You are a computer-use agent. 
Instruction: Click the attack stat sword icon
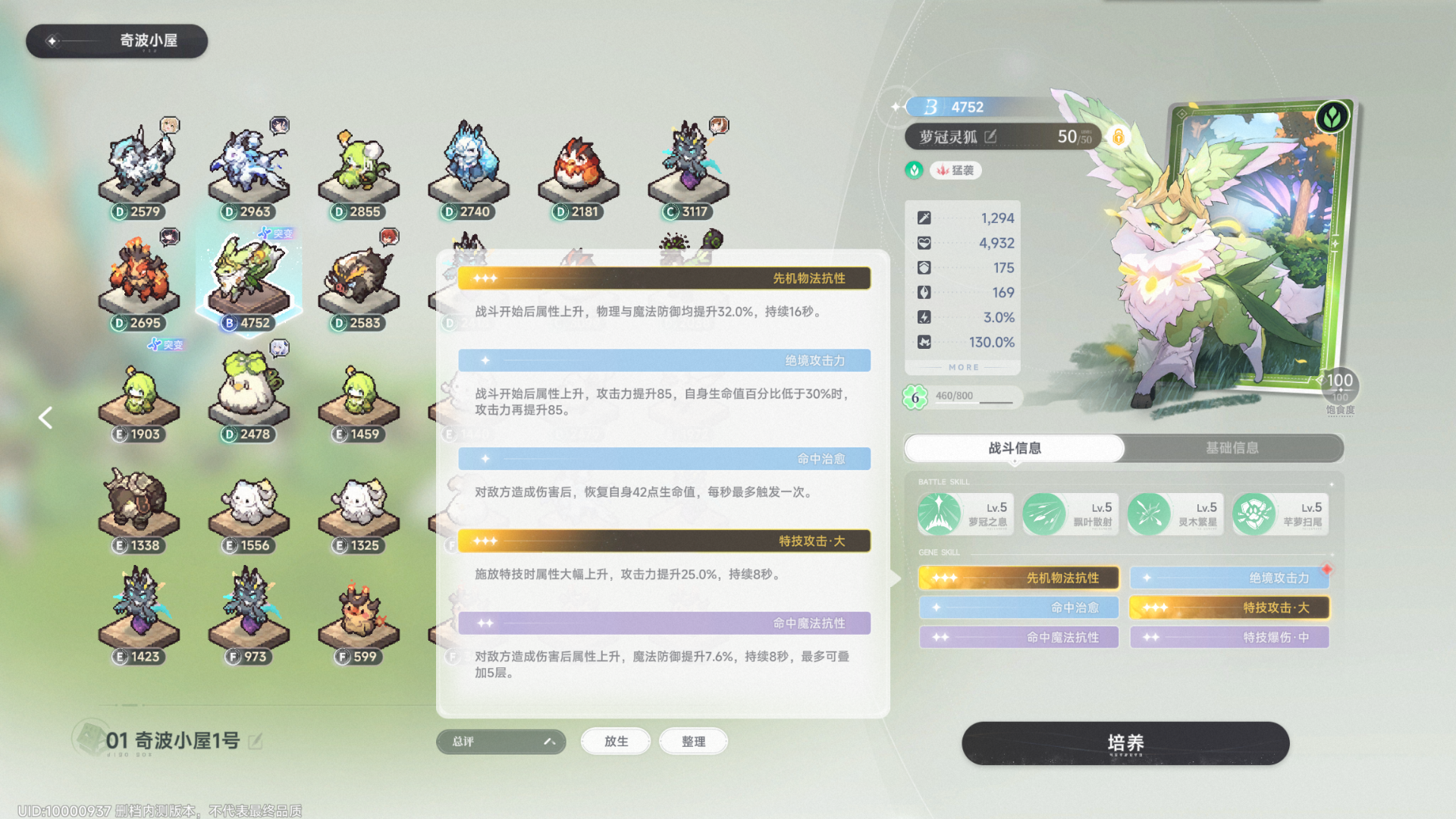click(924, 218)
